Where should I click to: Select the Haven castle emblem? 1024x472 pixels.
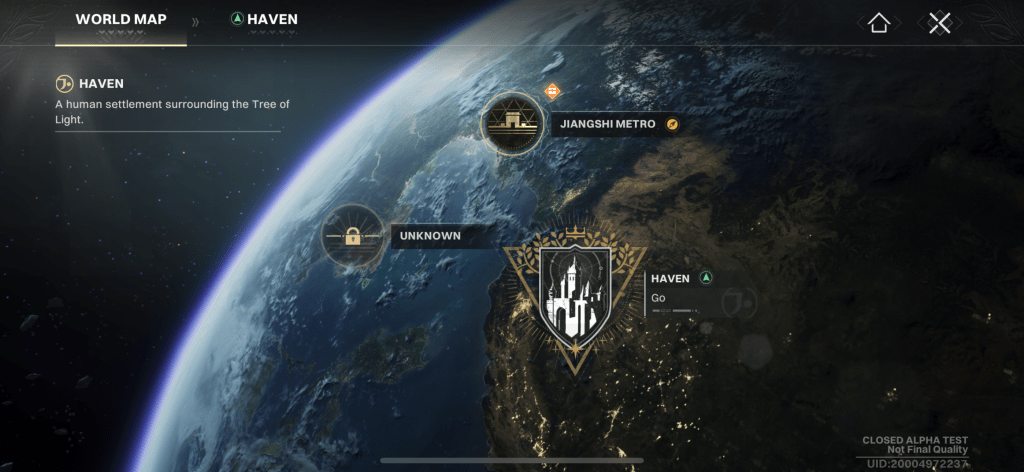[x=574, y=294]
